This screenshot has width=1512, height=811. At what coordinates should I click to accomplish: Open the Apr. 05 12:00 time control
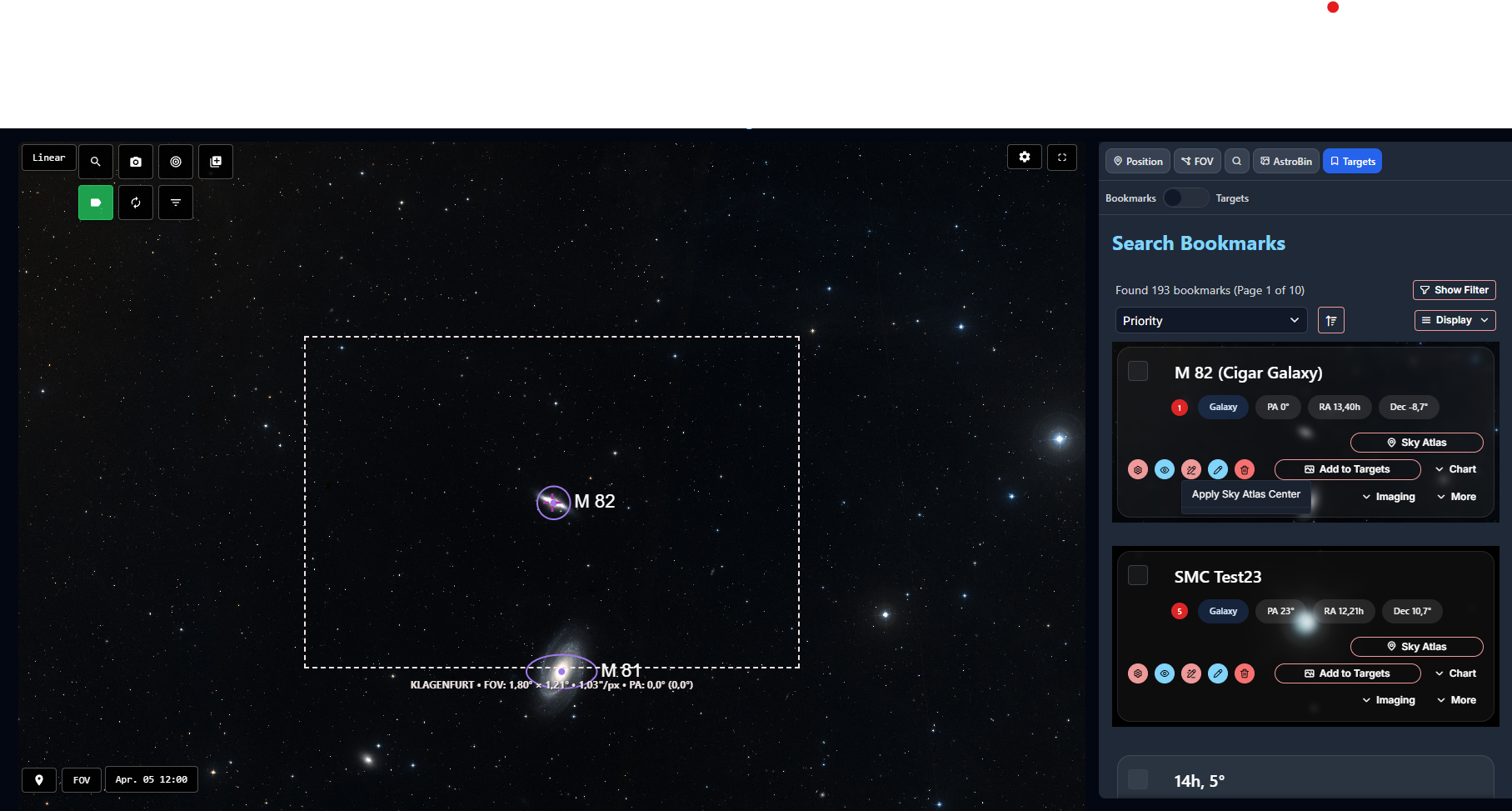[x=152, y=779]
